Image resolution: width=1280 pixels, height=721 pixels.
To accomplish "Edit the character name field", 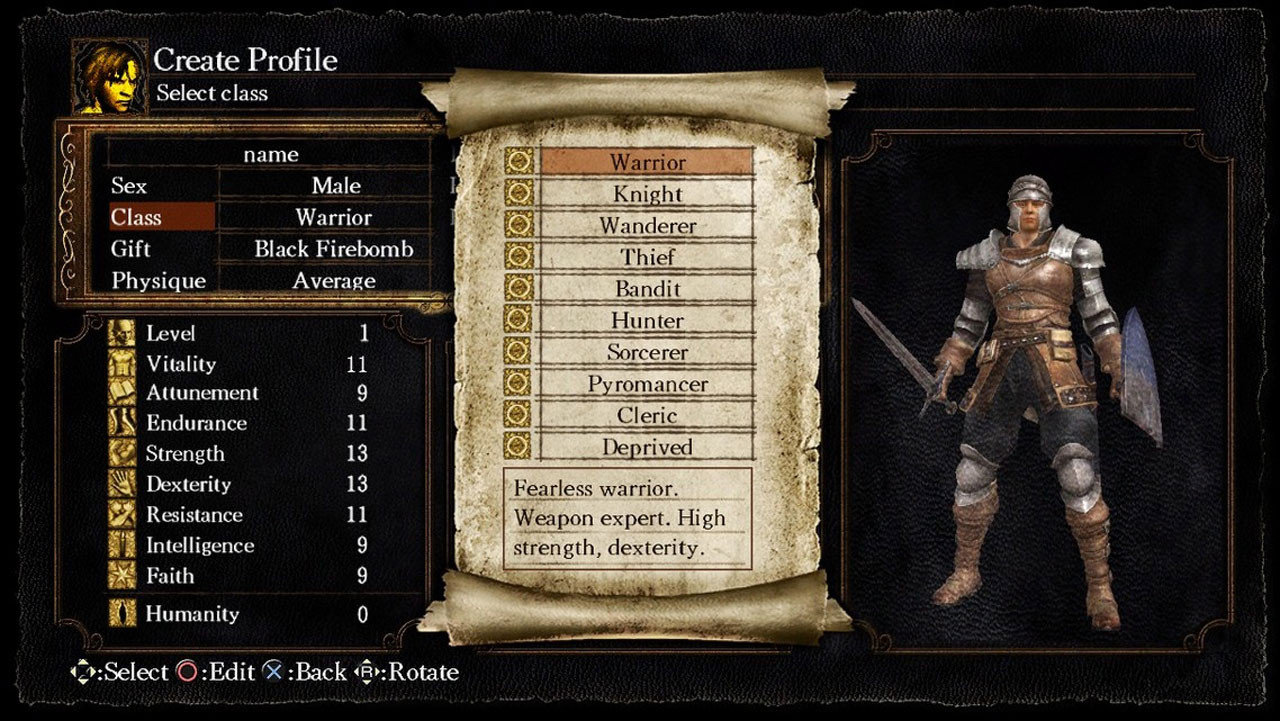I will coord(270,154).
